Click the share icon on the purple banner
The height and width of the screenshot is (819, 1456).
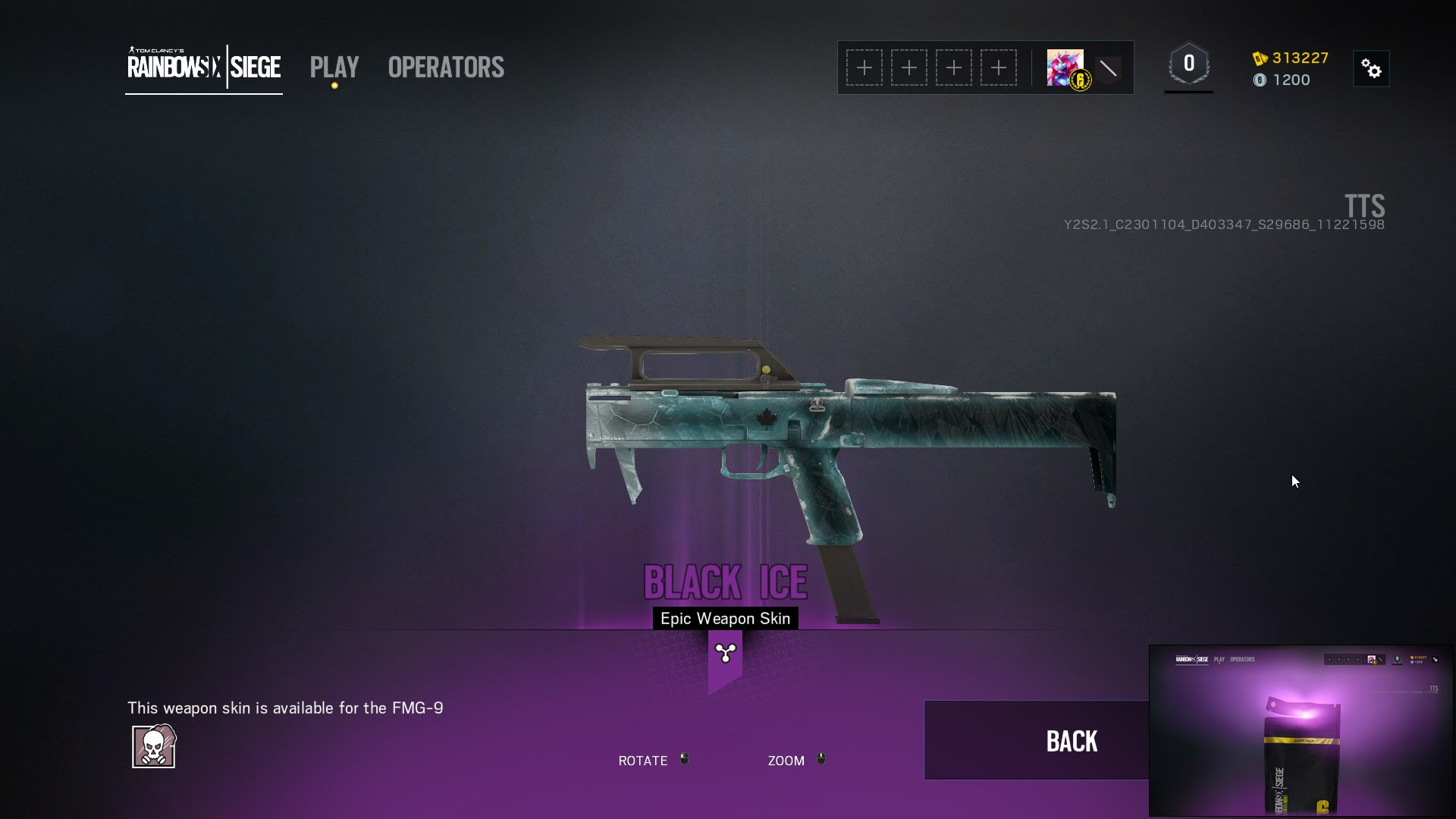click(724, 652)
